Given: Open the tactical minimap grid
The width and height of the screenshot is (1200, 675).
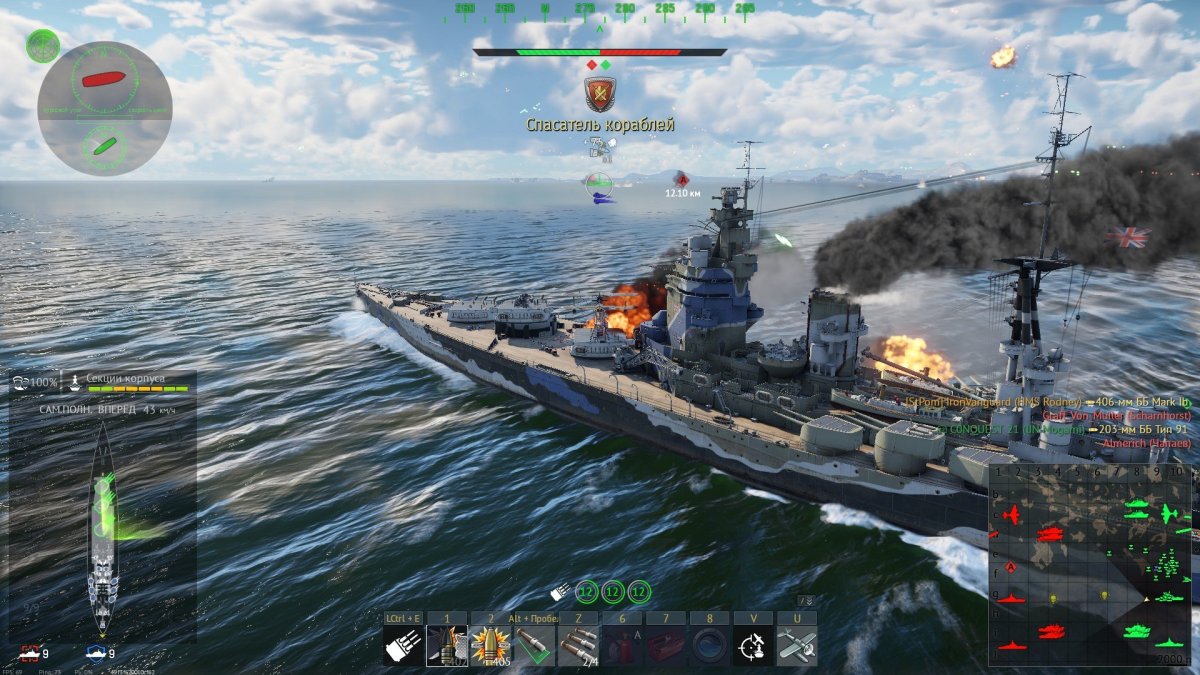Looking at the screenshot, I should point(1089,565).
